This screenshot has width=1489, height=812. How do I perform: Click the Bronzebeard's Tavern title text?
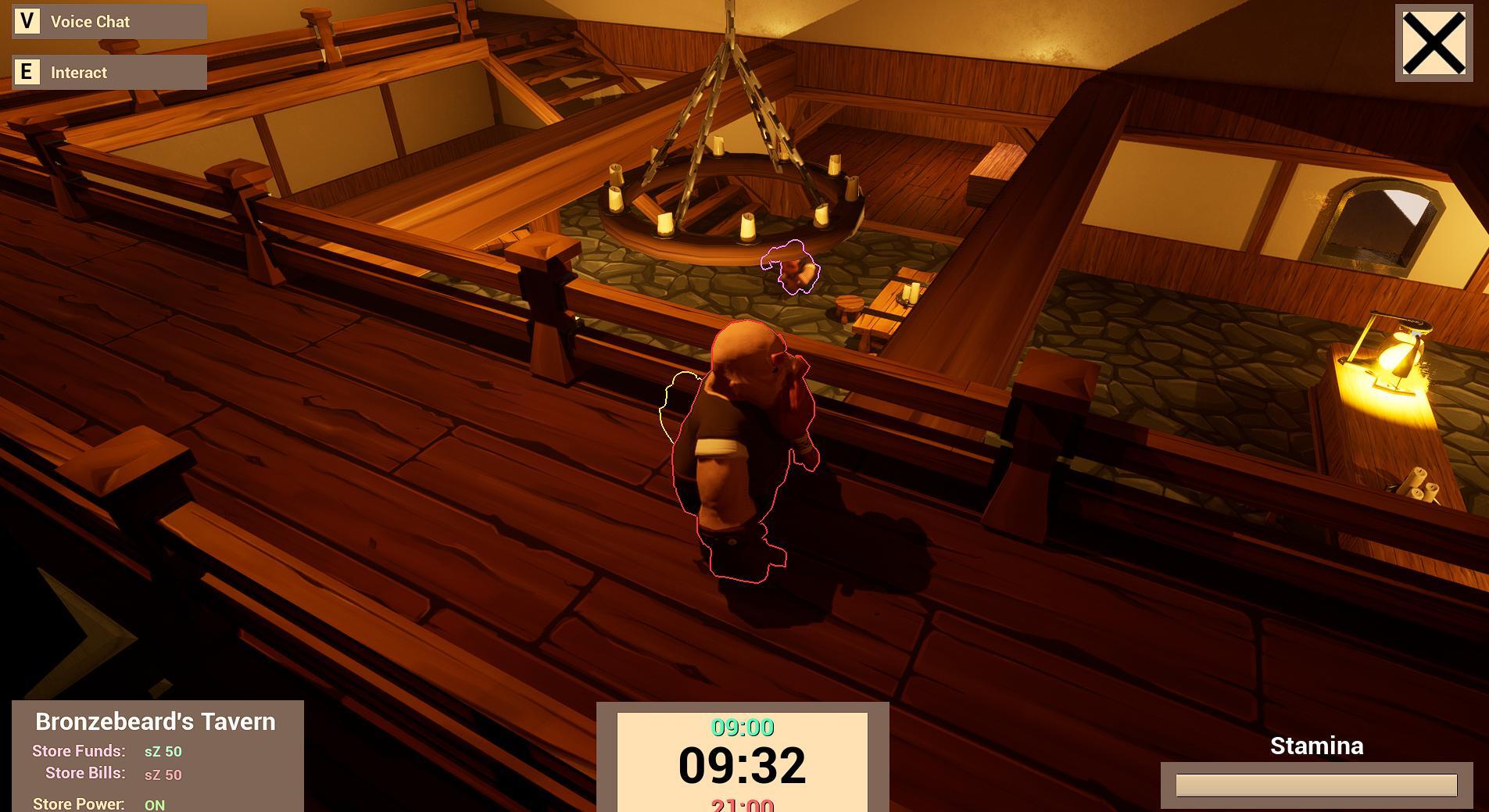tap(156, 721)
